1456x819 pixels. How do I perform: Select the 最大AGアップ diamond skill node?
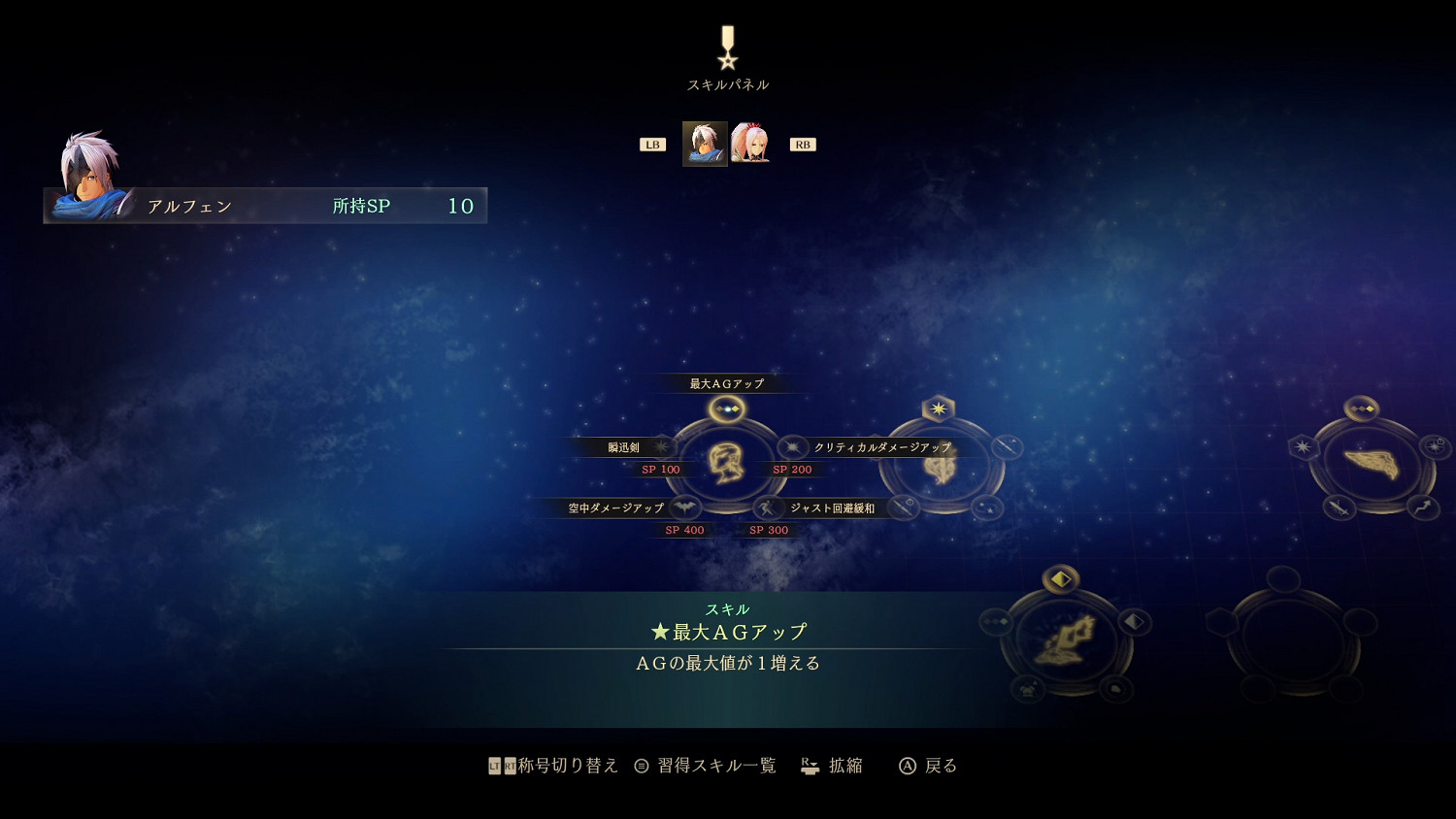coord(726,409)
